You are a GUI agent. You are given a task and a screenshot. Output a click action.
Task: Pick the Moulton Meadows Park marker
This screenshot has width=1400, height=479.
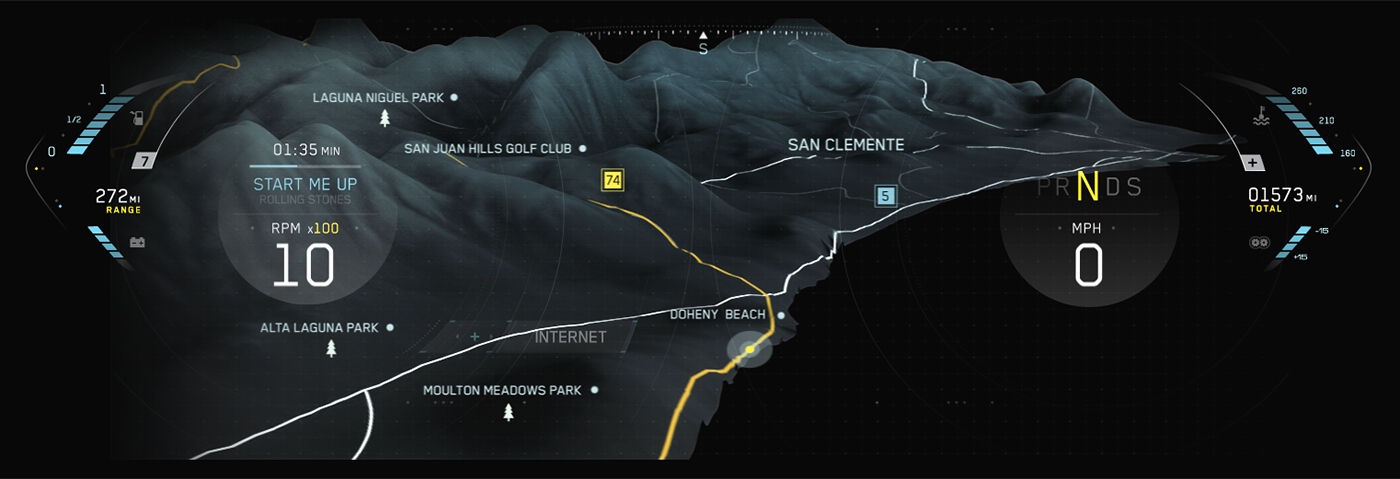594,390
